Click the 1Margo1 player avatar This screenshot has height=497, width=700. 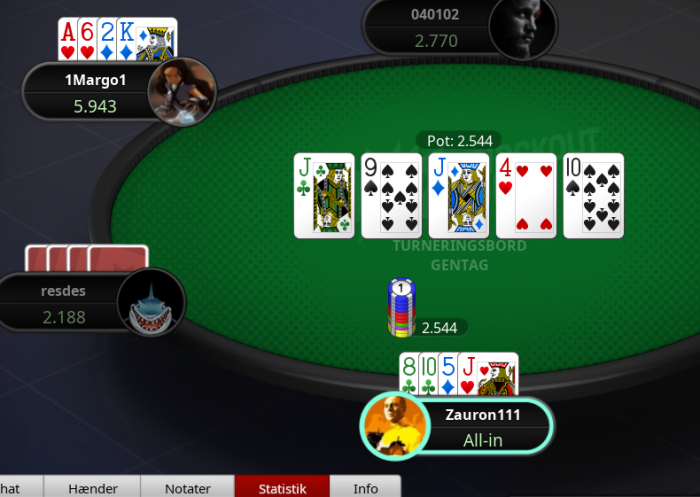click(182, 91)
